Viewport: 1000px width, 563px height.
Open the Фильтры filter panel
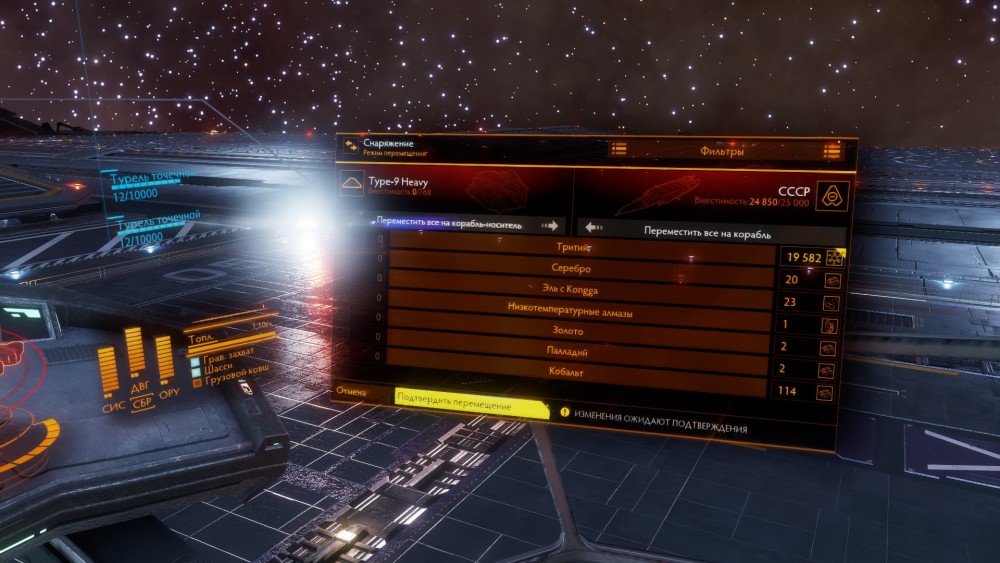(723, 152)
